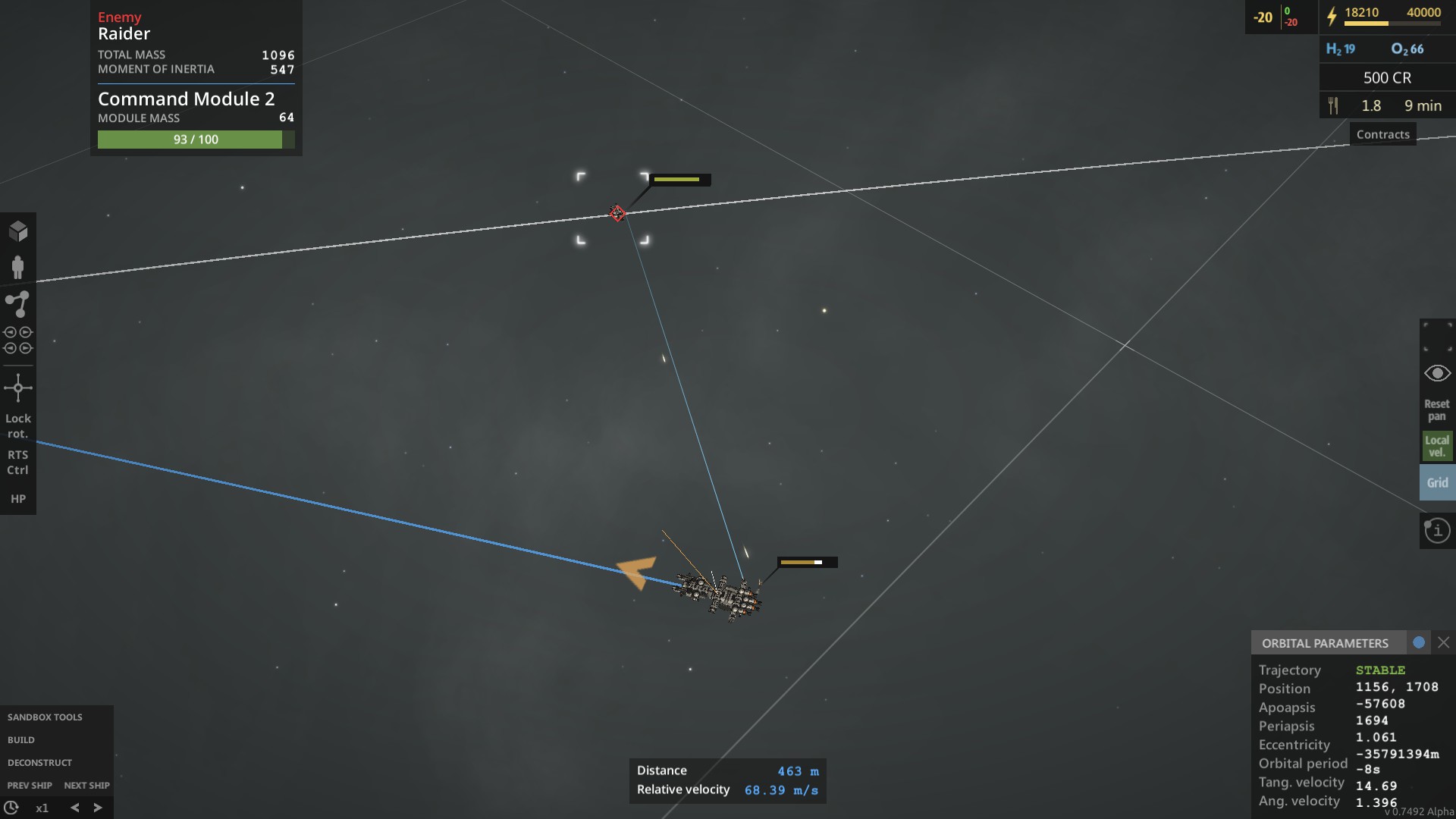1456x819 pixels.
Task: Open the DECONSTRUCT panel
Action: [39, 762]
